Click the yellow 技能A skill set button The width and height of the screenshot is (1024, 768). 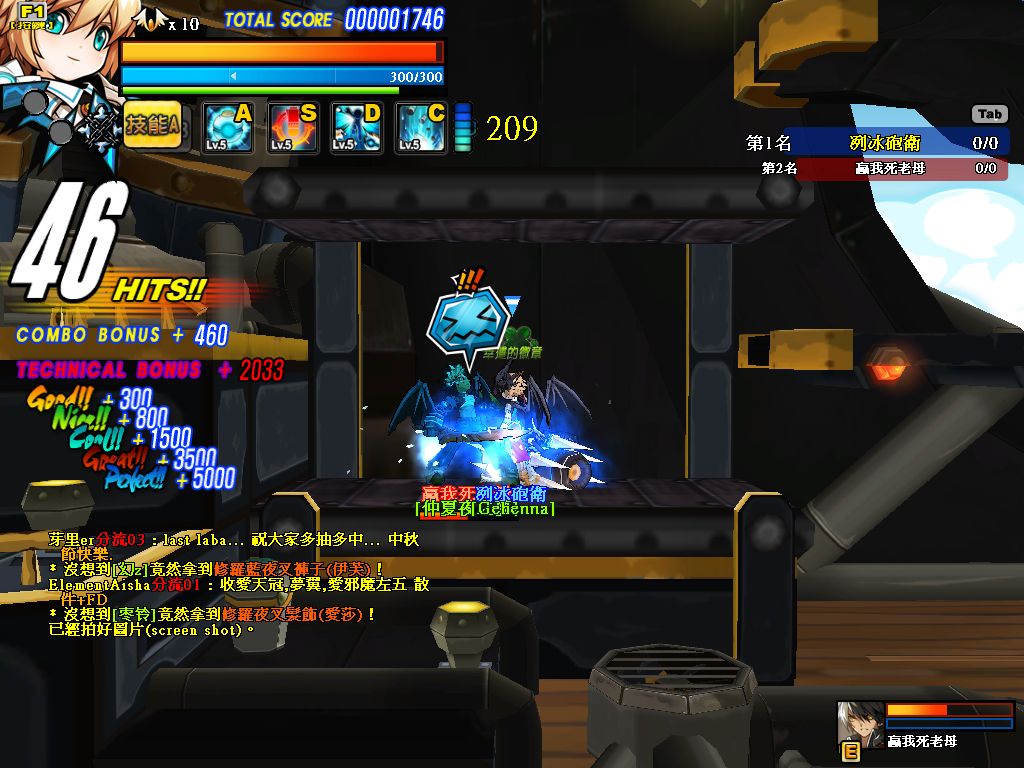[153, 125]
